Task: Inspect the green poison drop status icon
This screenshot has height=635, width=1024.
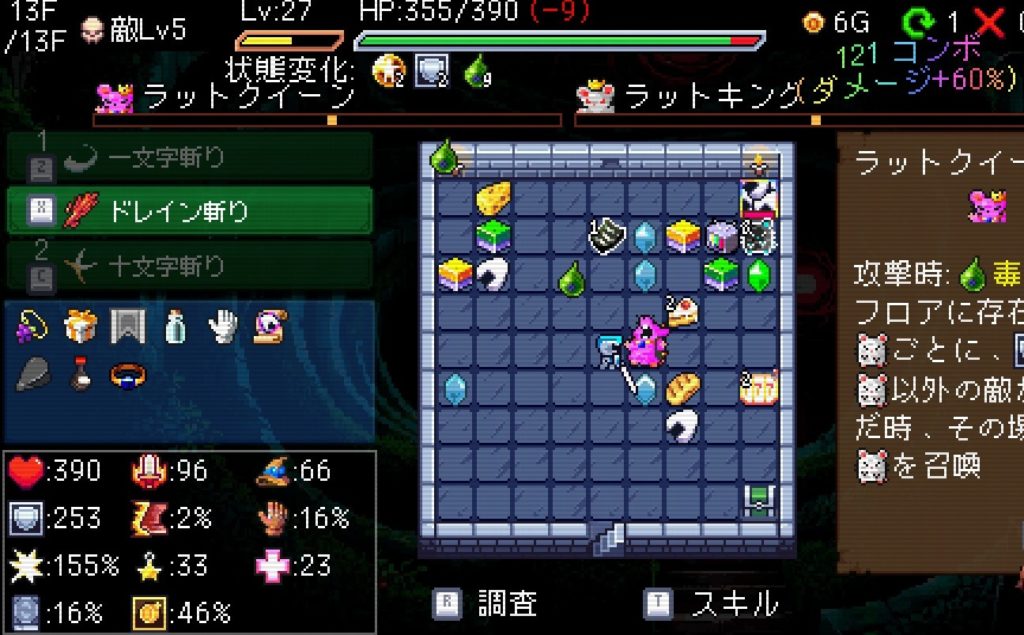Action: click(478, 68)
